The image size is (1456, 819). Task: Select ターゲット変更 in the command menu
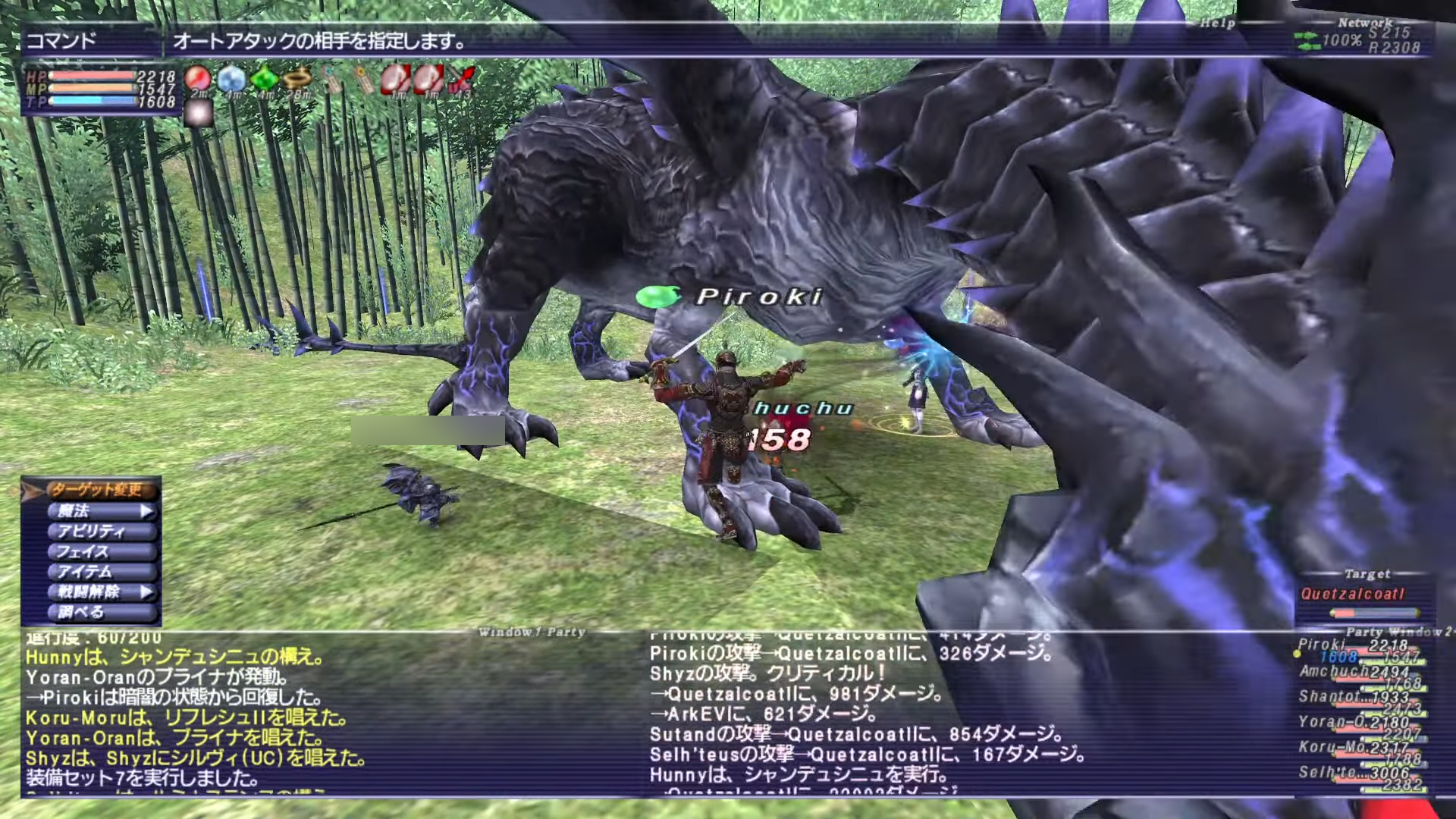(x=97, y=490)
